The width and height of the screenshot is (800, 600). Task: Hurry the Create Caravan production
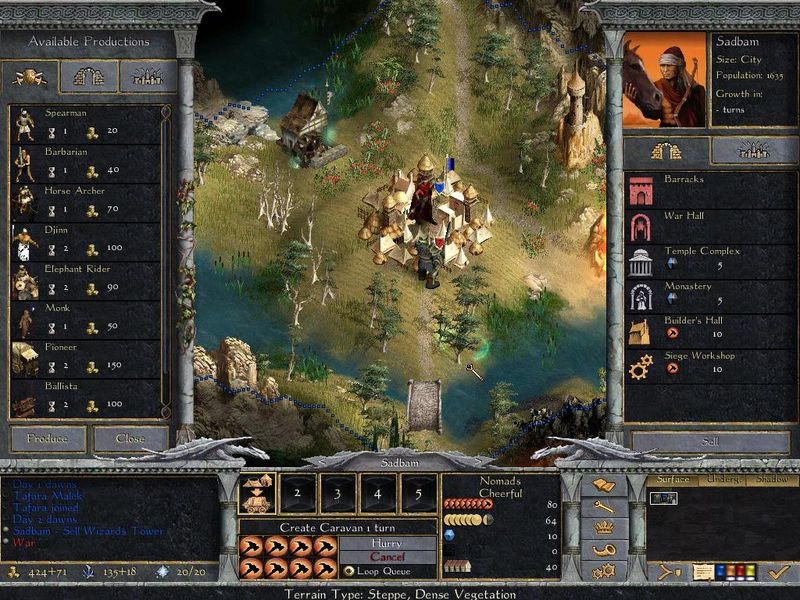pyautogui.click(x=387, y=543)
